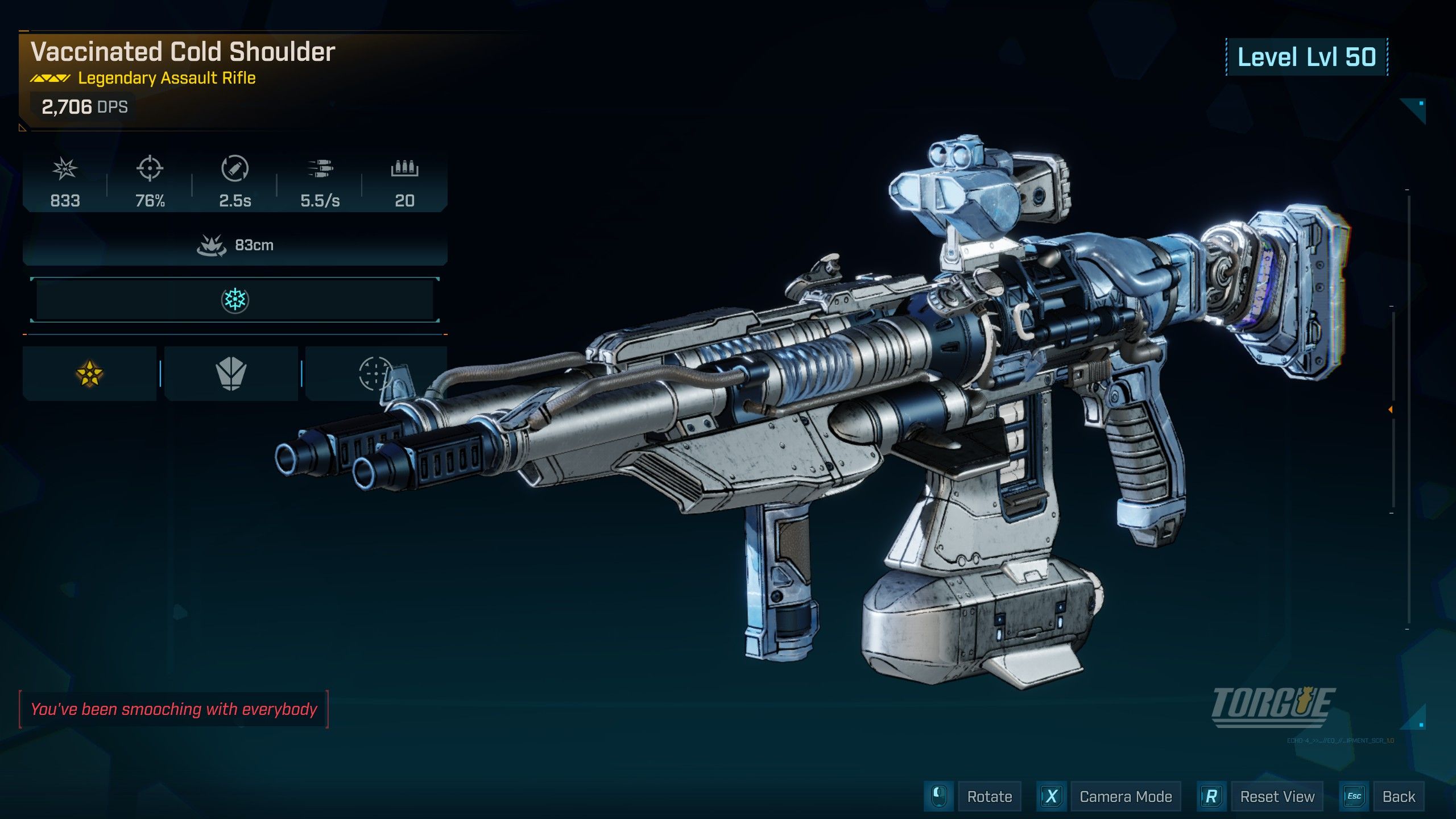The width and height of the screenshot is (1456, 819).
Task: Reset the weapon view
Action: point(1277,797)
